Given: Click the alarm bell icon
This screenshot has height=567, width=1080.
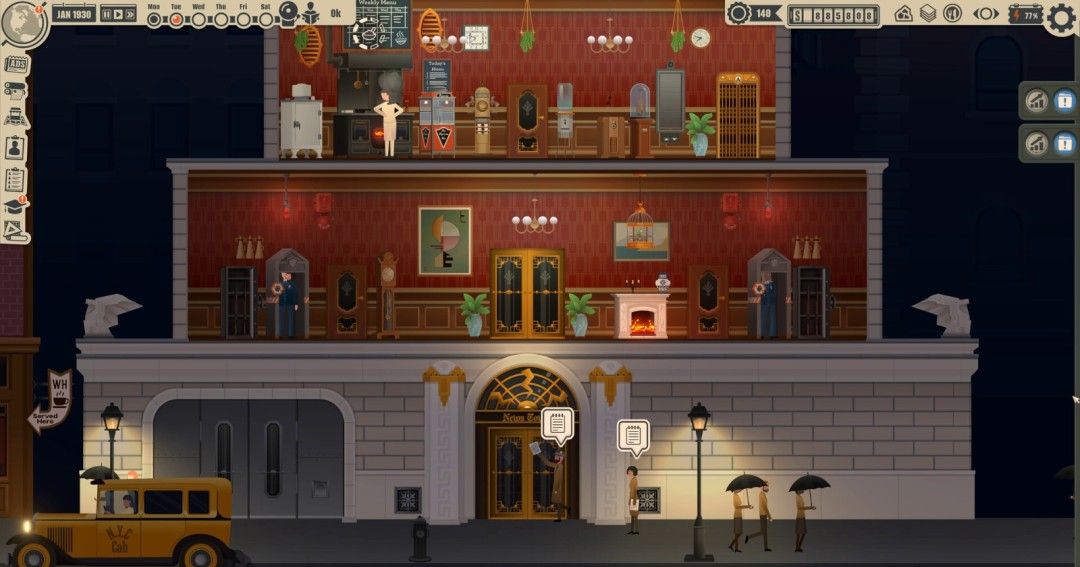Looking at the screenshot, I should [288, 13].
